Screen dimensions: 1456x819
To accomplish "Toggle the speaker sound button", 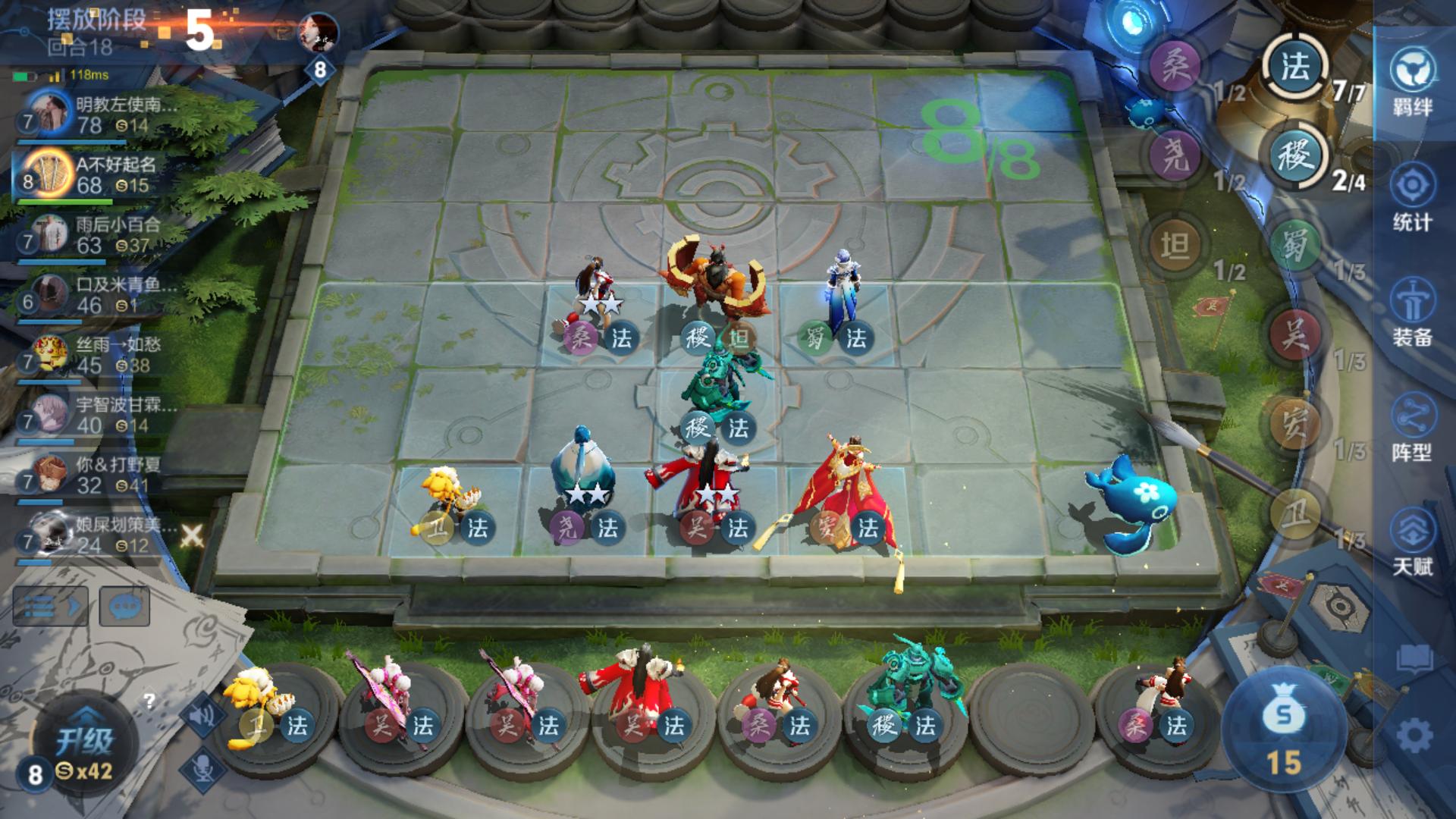I will [202, 714].
